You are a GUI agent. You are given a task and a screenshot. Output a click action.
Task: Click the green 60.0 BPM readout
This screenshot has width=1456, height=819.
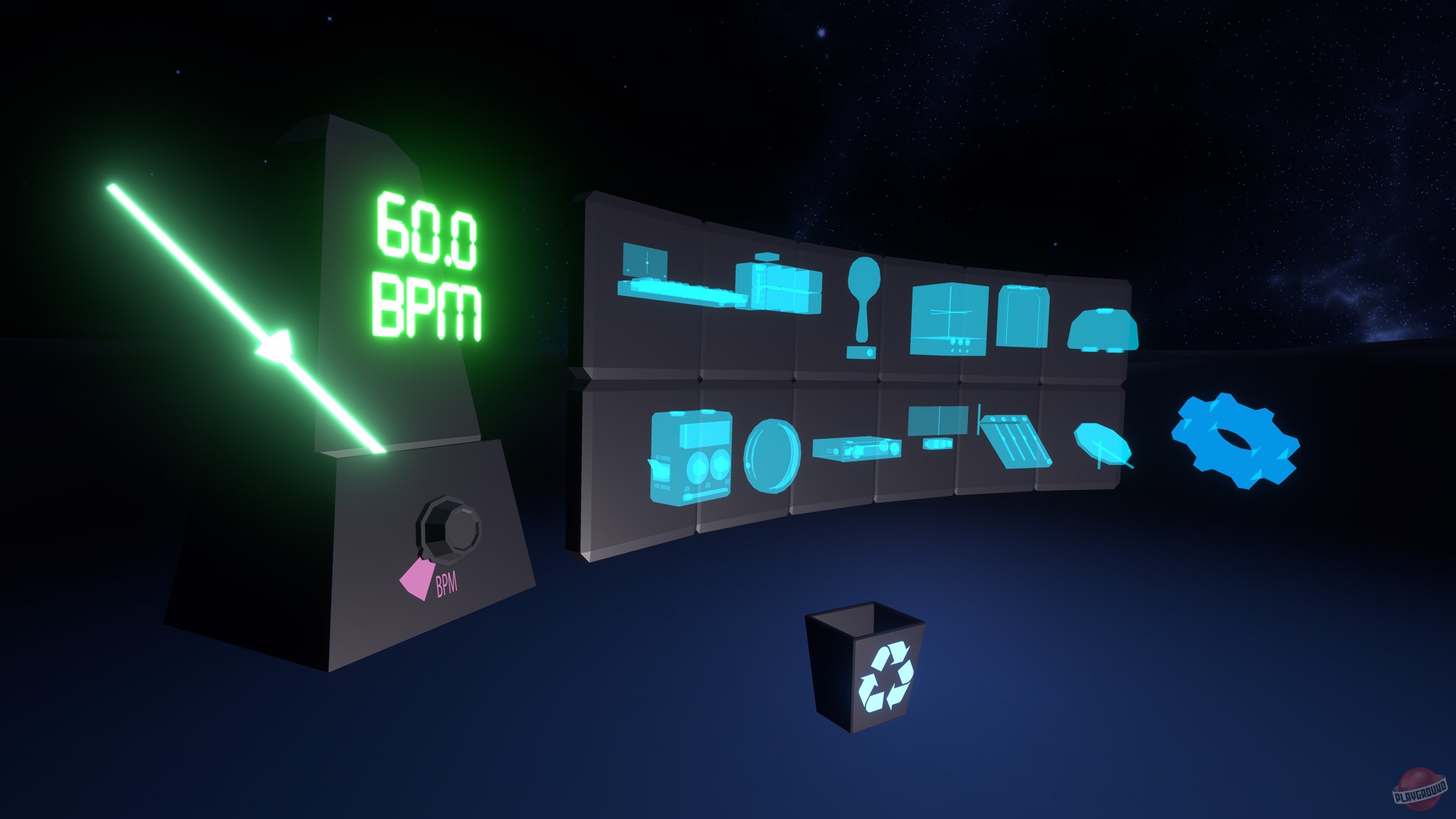tap(428, 262)
